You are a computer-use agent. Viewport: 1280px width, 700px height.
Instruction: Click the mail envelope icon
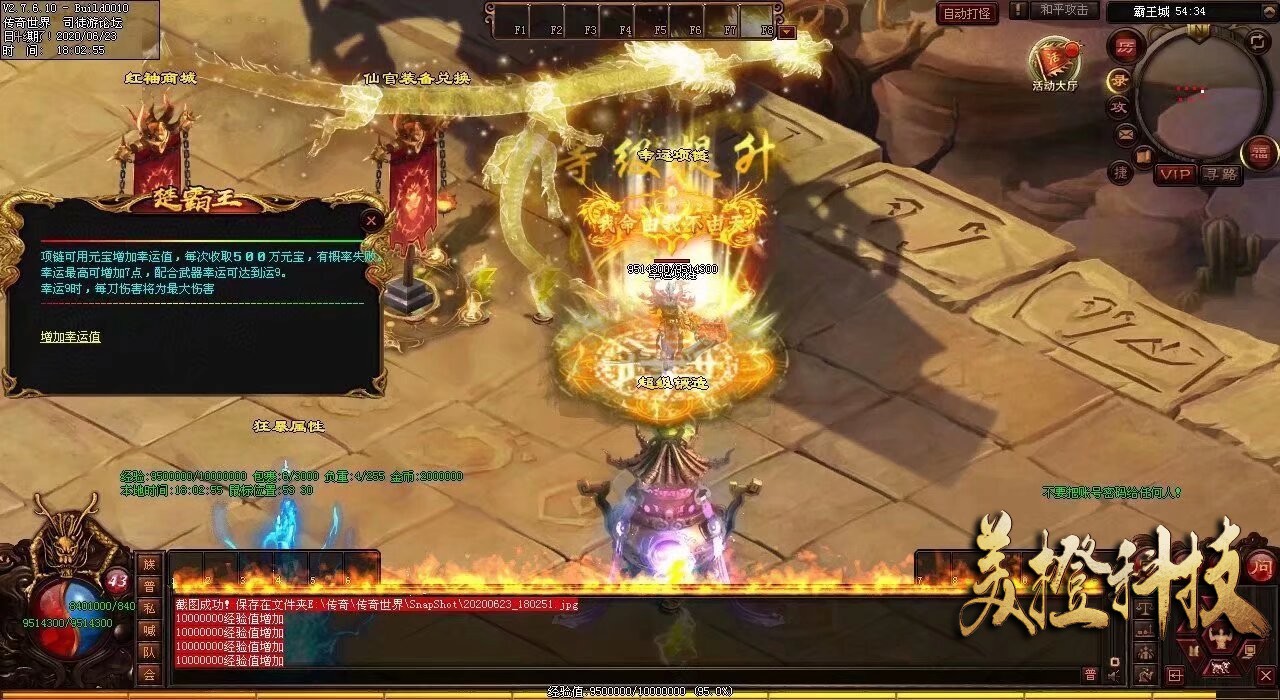[x=1126, y=133]
